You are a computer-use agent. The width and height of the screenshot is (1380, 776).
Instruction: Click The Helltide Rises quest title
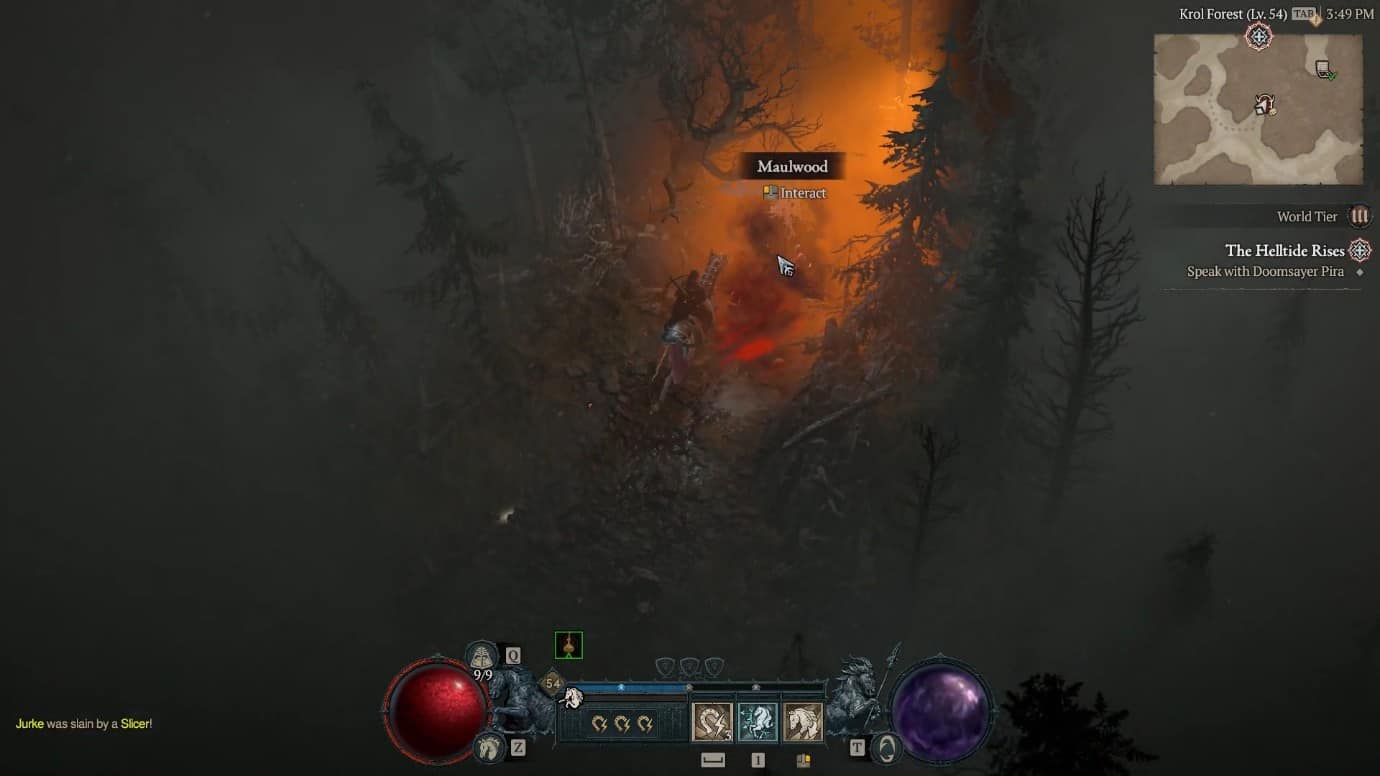coord(1287,250)
